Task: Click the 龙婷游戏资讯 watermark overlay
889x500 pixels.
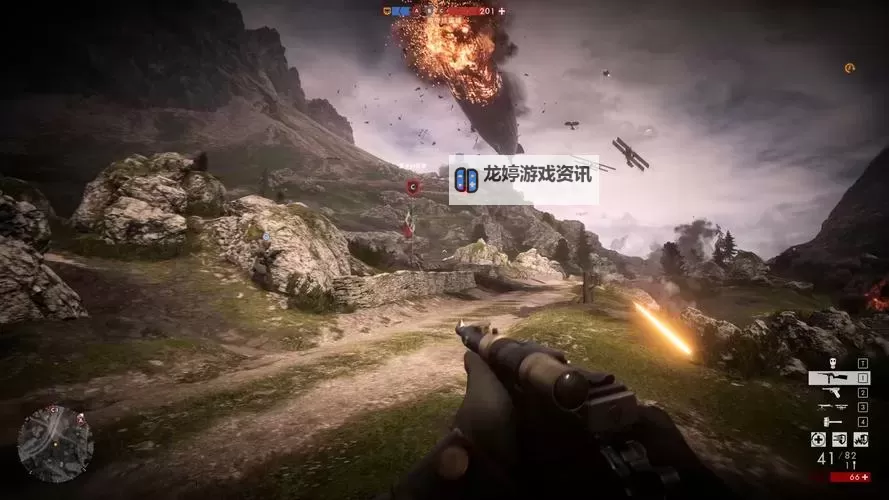Action: [x=523, y=179]
